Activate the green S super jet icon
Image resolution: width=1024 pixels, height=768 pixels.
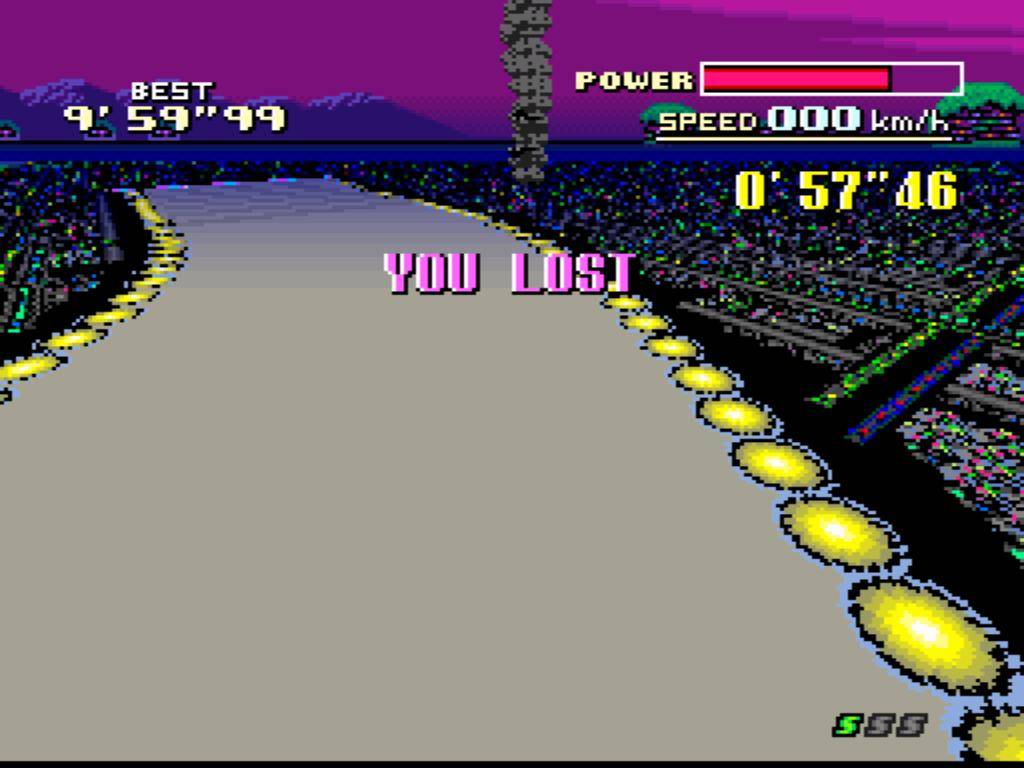click(848, 724)
